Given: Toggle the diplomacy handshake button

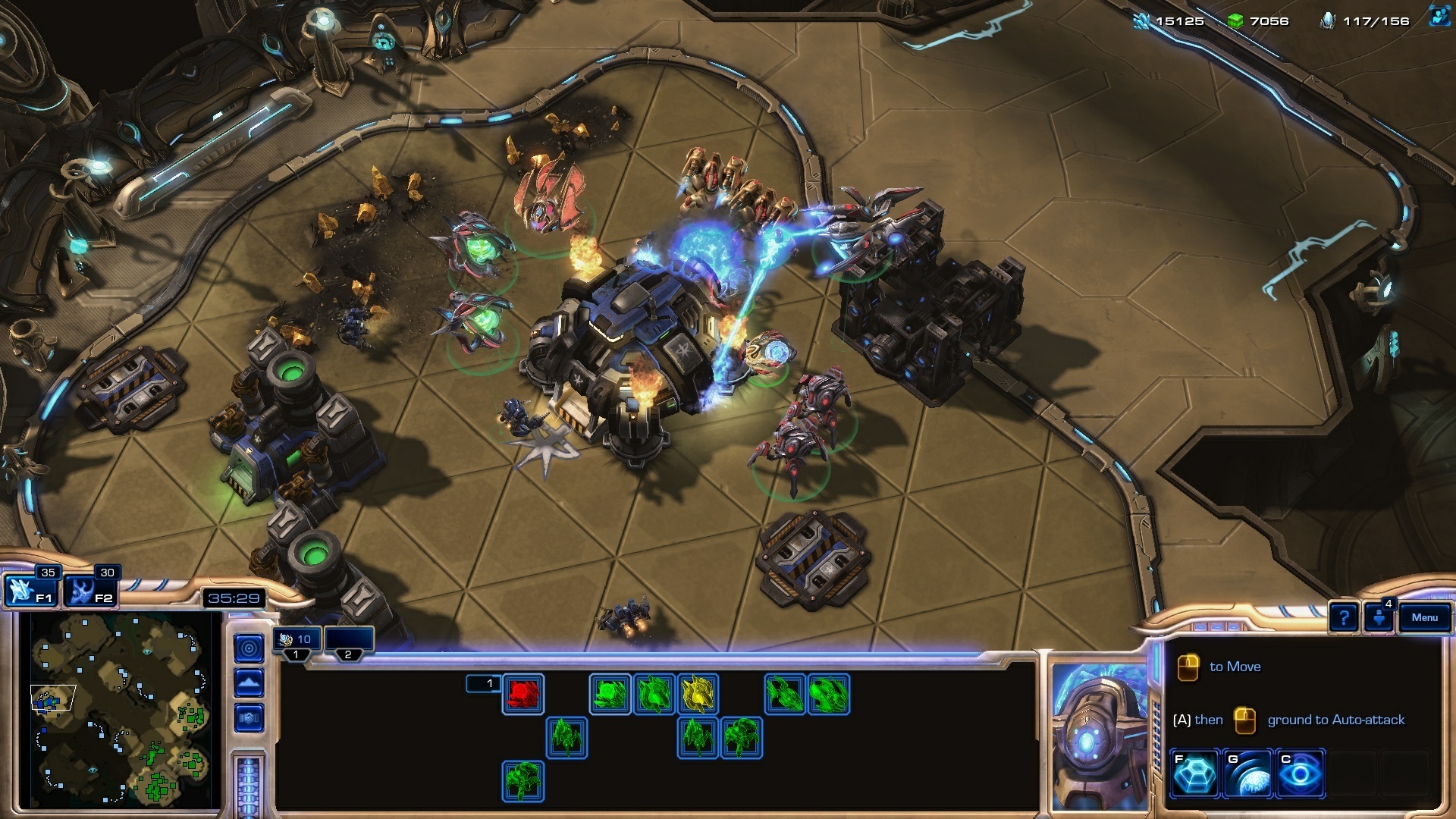Looking at the screenshot, I should click(x=249, y=717).
